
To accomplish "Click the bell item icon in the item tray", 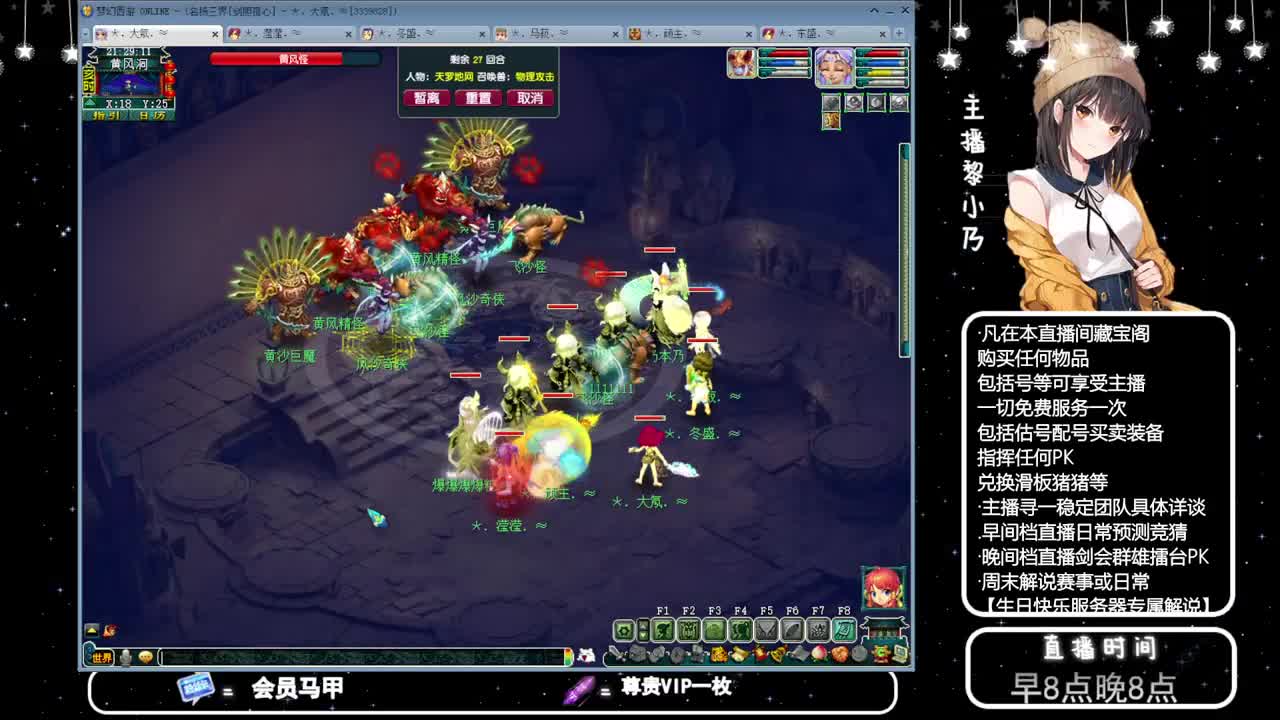I will click(778, 652).
